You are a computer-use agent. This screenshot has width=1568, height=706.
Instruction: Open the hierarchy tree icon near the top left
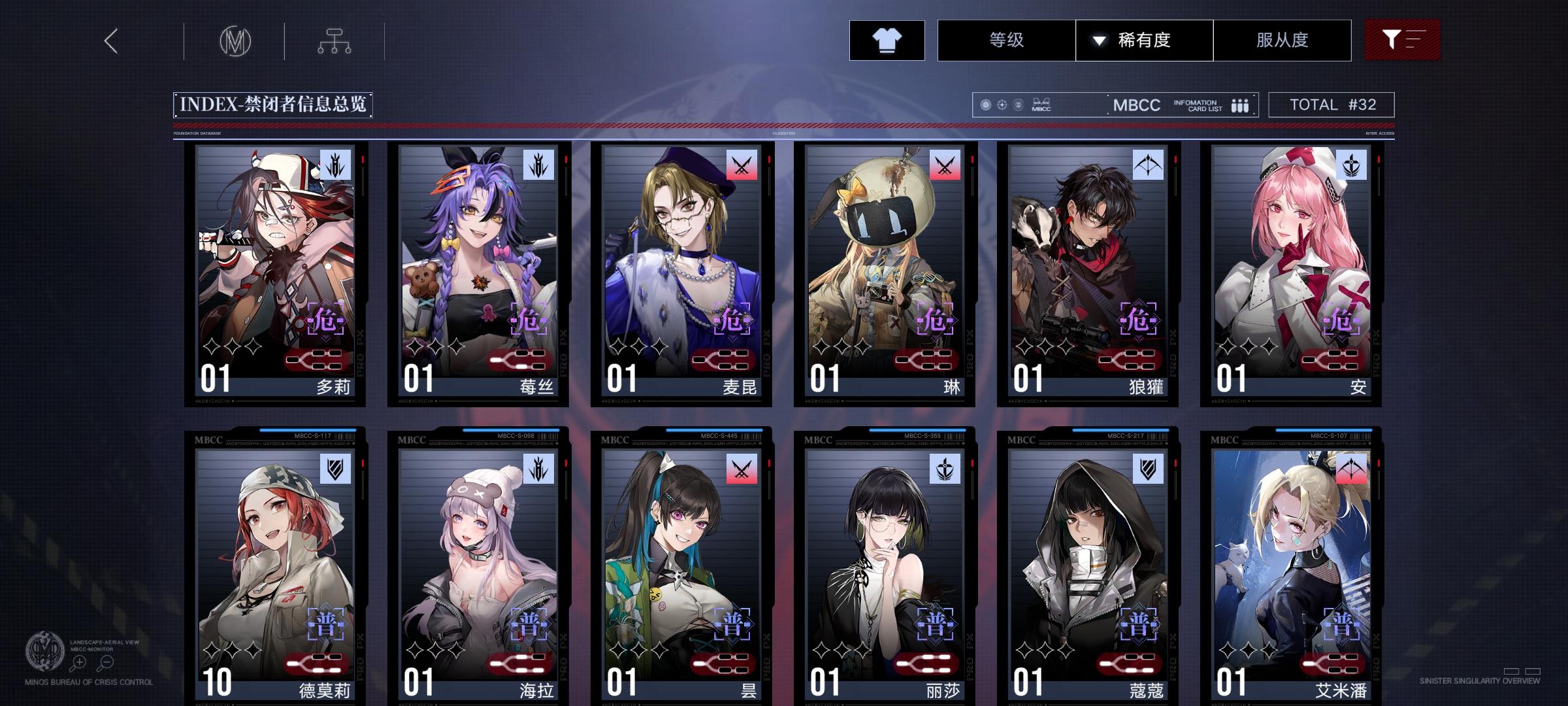pyautogui.click(x=335, y=41)
